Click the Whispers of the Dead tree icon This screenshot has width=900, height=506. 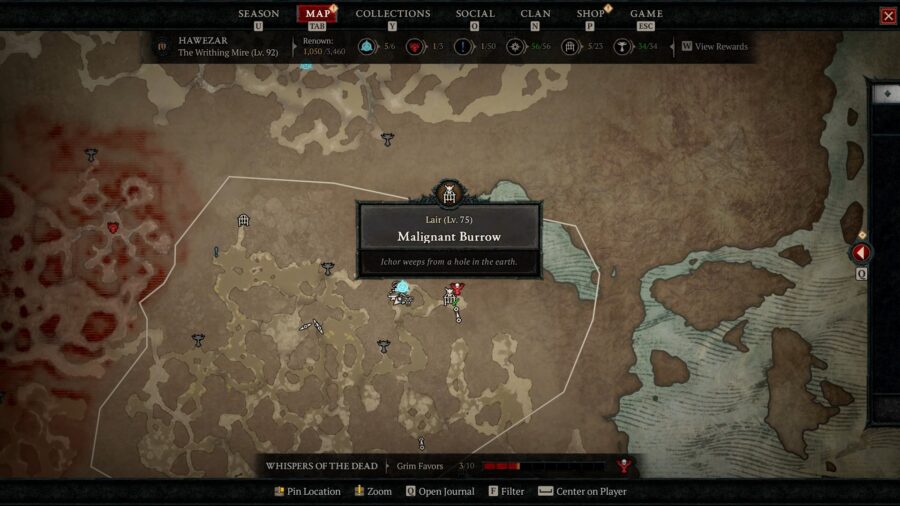[625, 466]
